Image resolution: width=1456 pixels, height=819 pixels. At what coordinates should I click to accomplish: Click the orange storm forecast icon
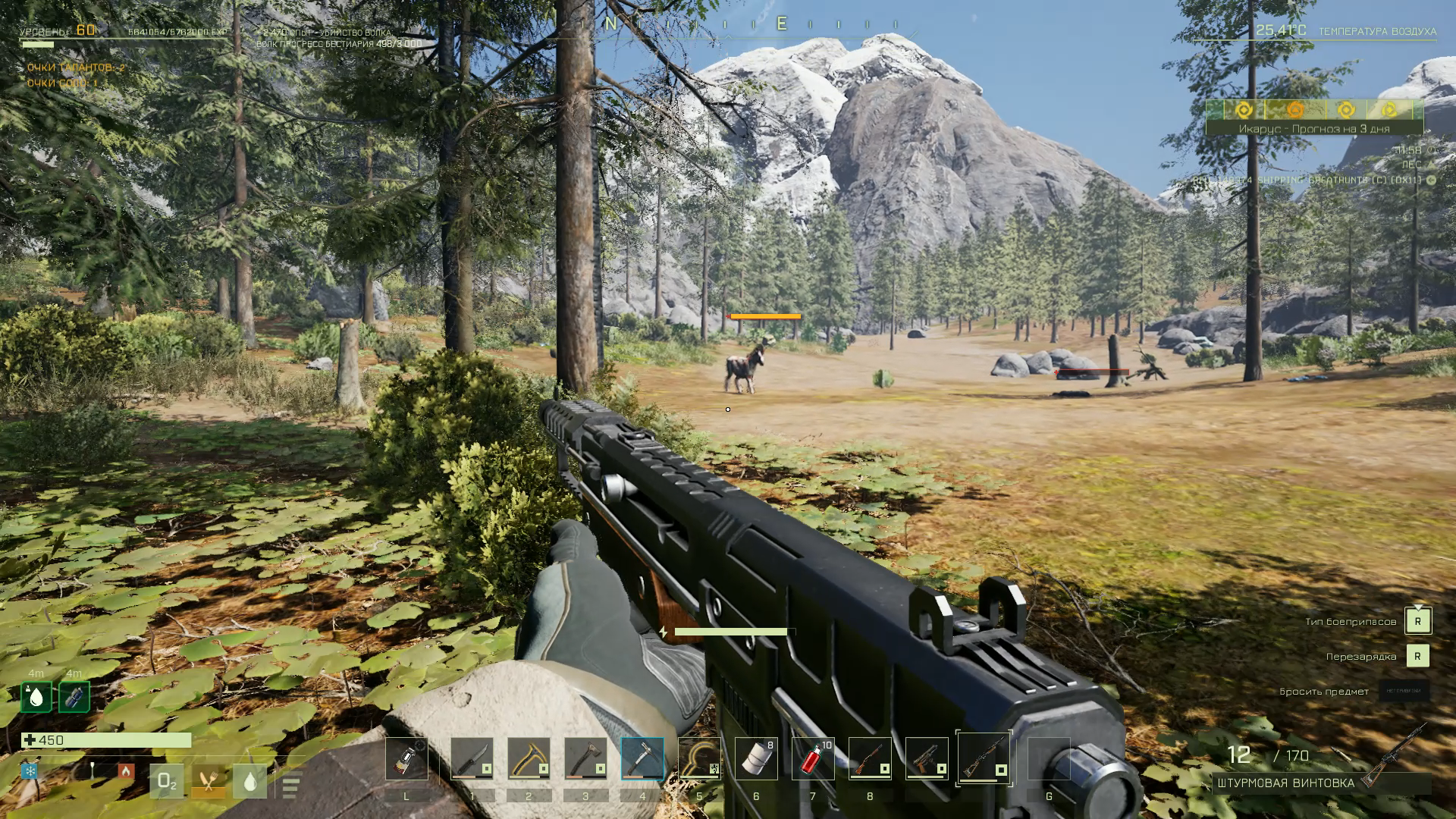coord(1295,110)
